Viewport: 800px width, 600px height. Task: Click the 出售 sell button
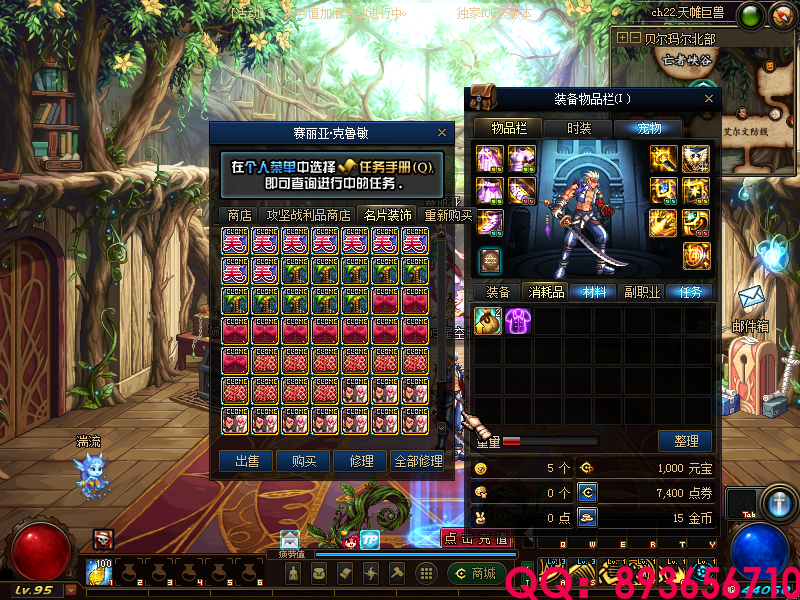coord(246,461)
